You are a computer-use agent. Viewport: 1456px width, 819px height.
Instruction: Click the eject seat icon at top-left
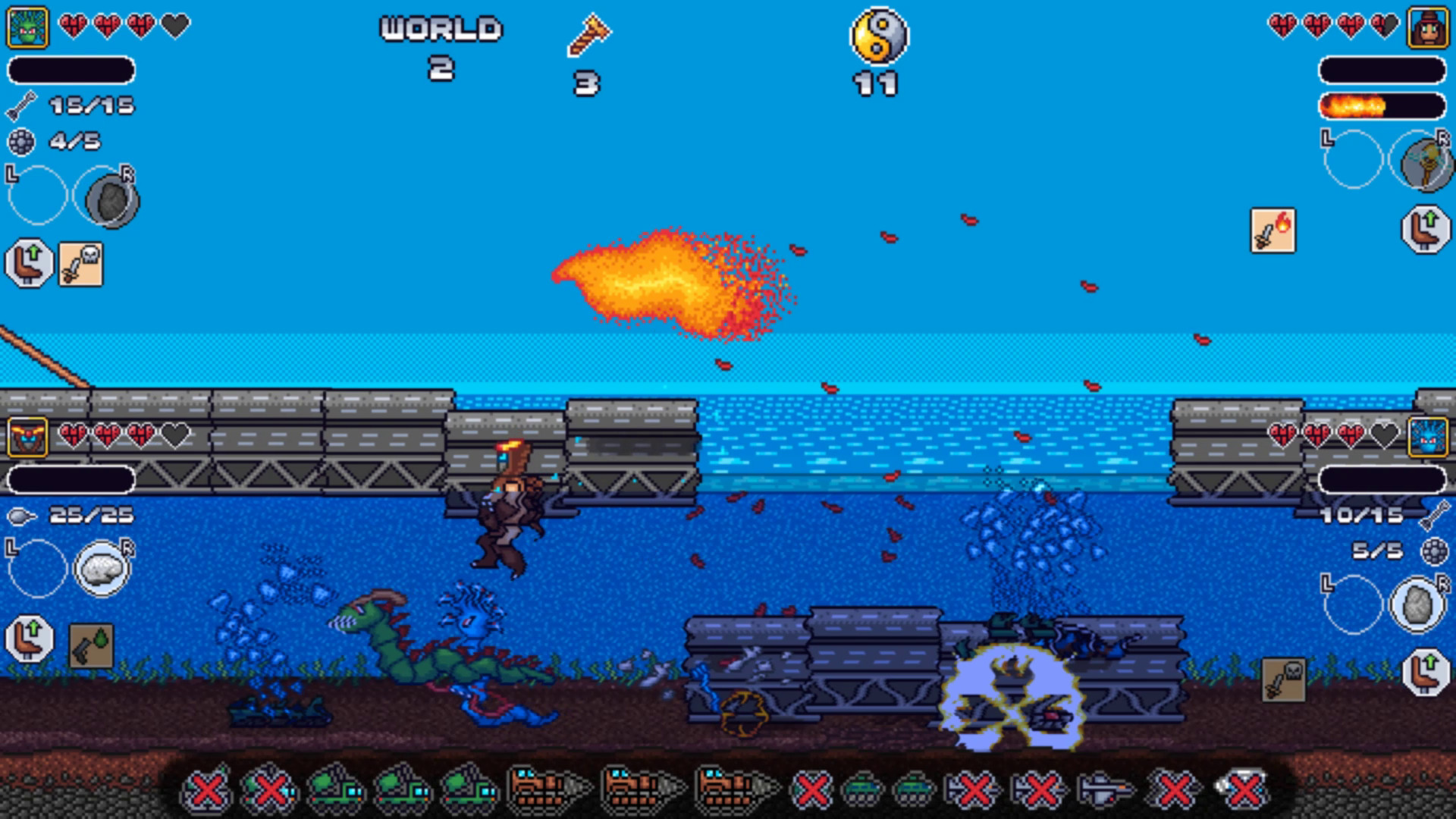pos(29,264)
